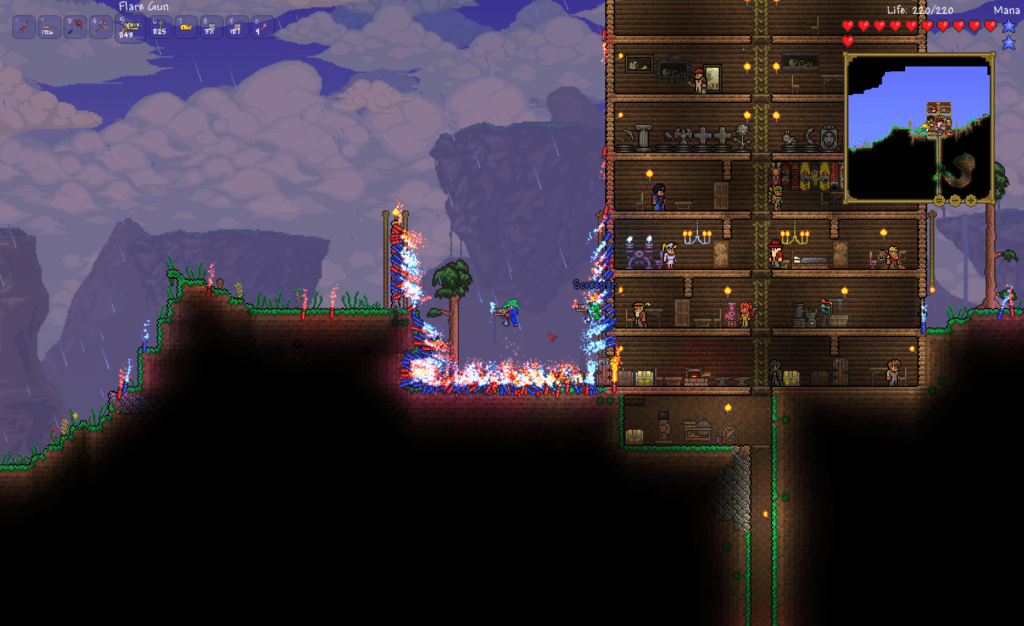Image resolution: width=1024 pixels, height=626 pixels.
Task: Equip the red weapon in hotbar slot 1
Action: pos(24,28)
